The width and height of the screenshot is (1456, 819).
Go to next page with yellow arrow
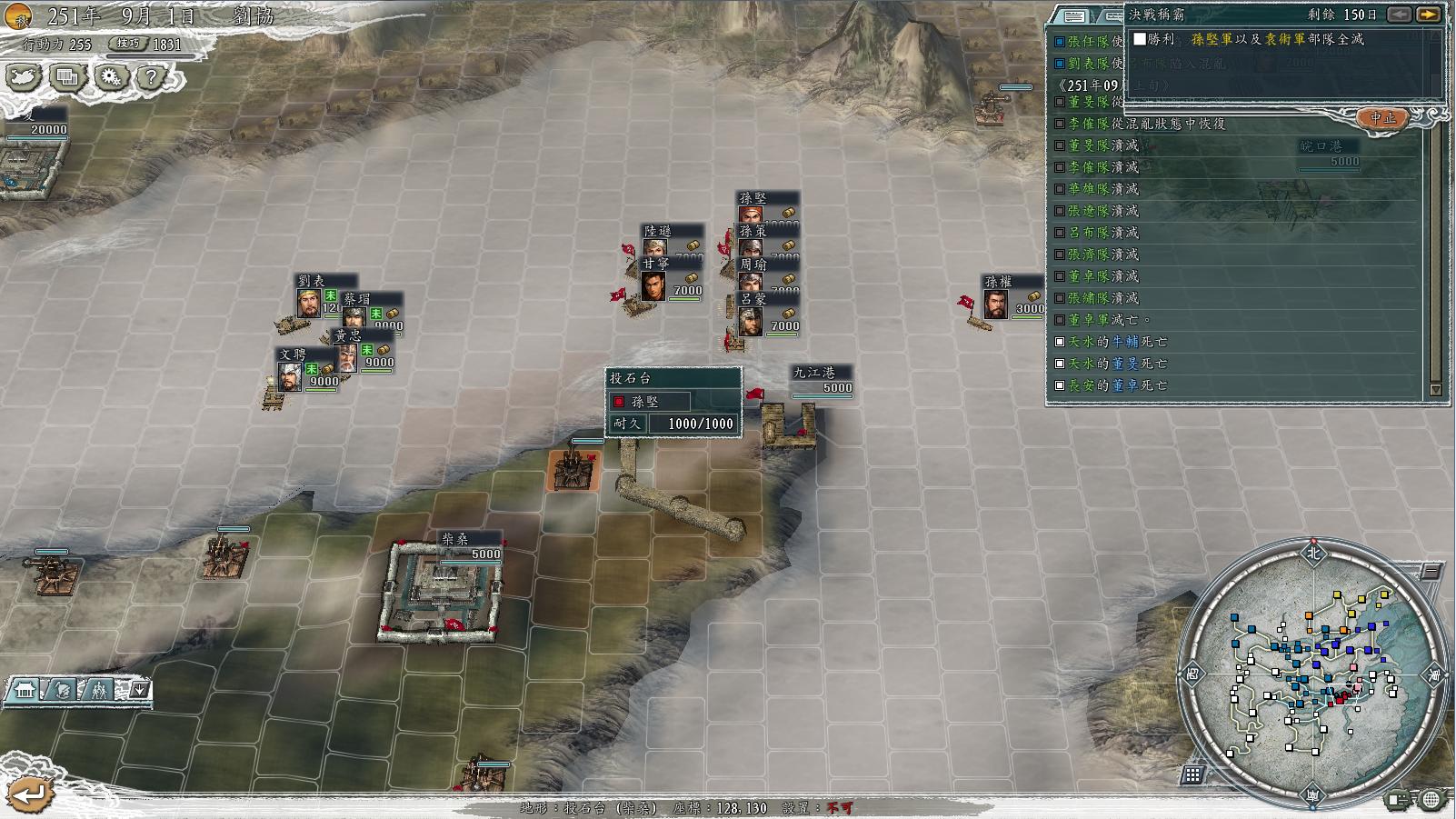click(x=1428, y=15)
